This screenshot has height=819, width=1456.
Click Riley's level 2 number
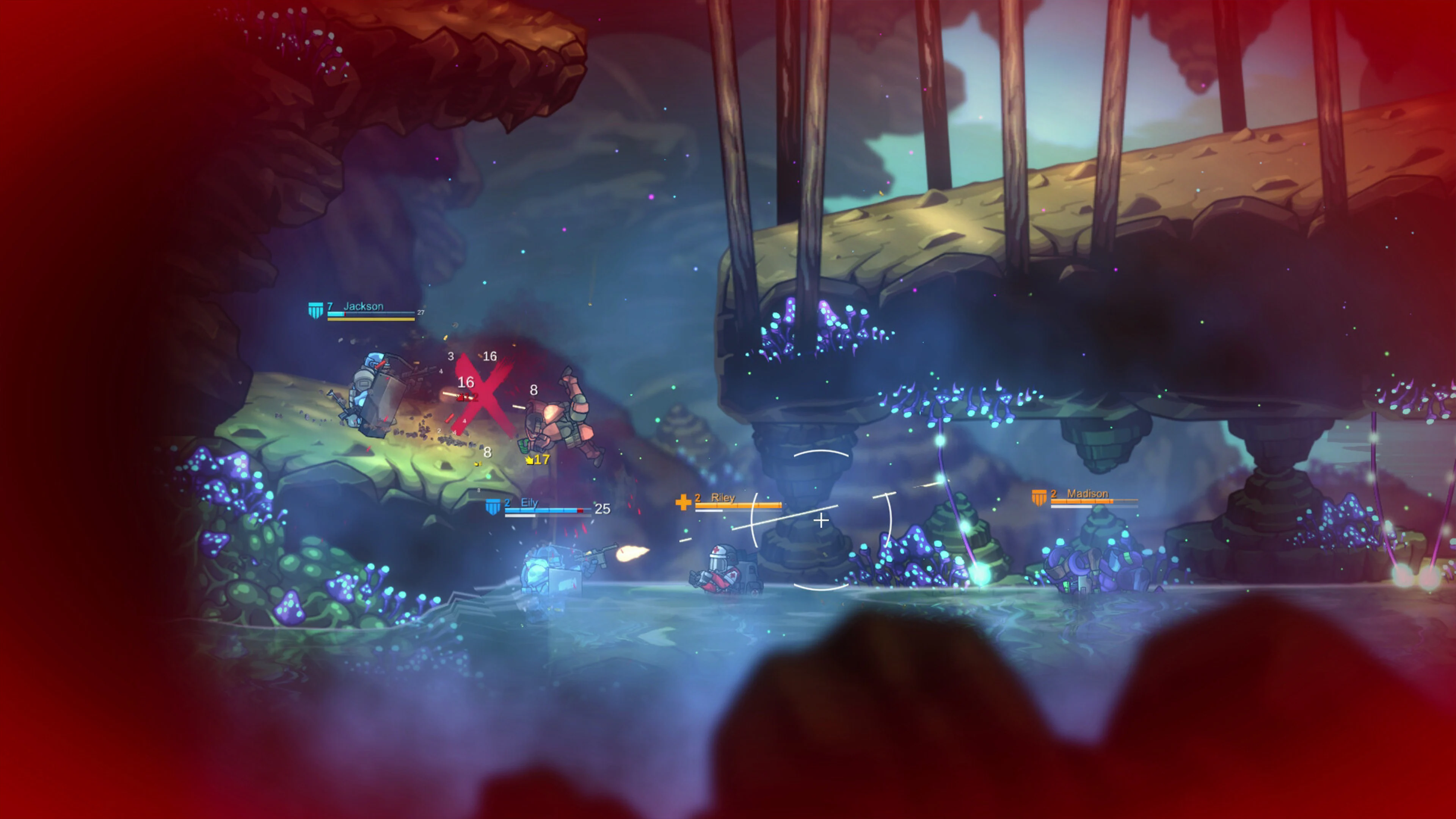click(698, 498)
